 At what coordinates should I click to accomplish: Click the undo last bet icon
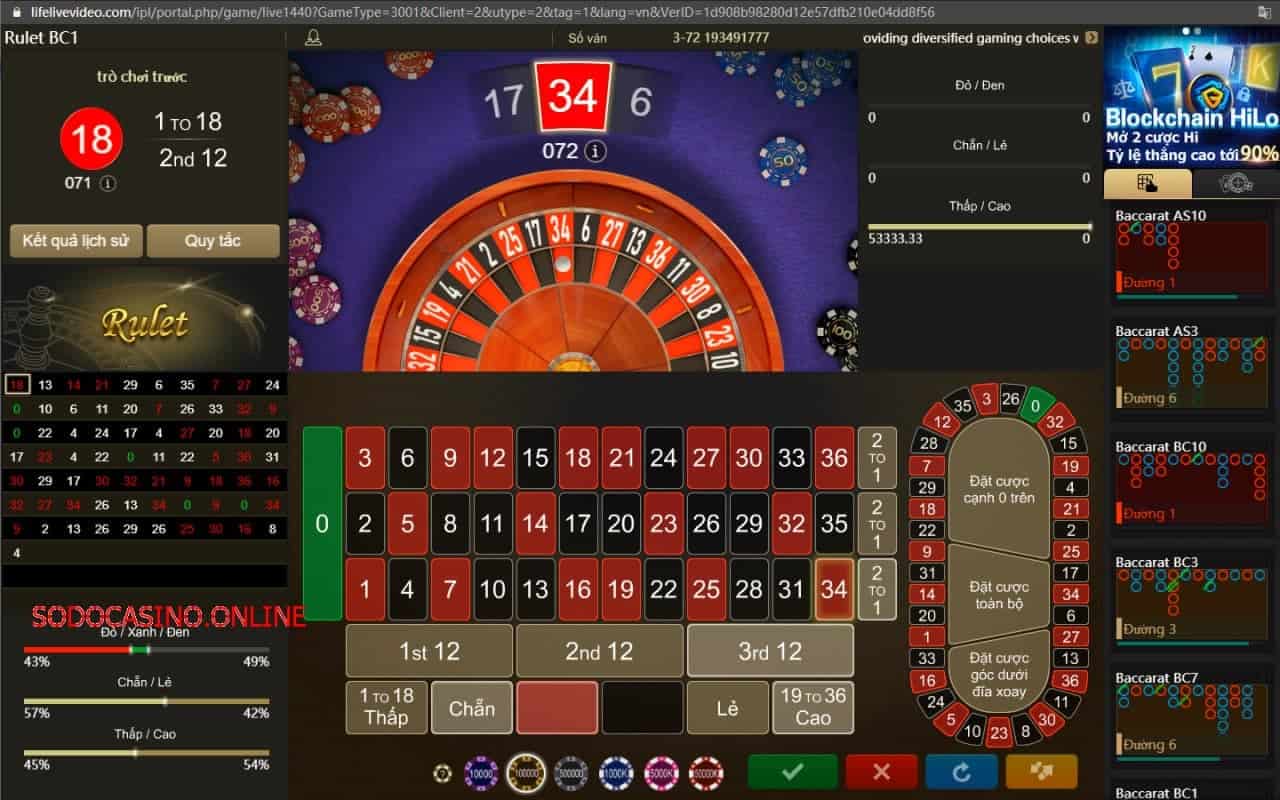[961, 771]
